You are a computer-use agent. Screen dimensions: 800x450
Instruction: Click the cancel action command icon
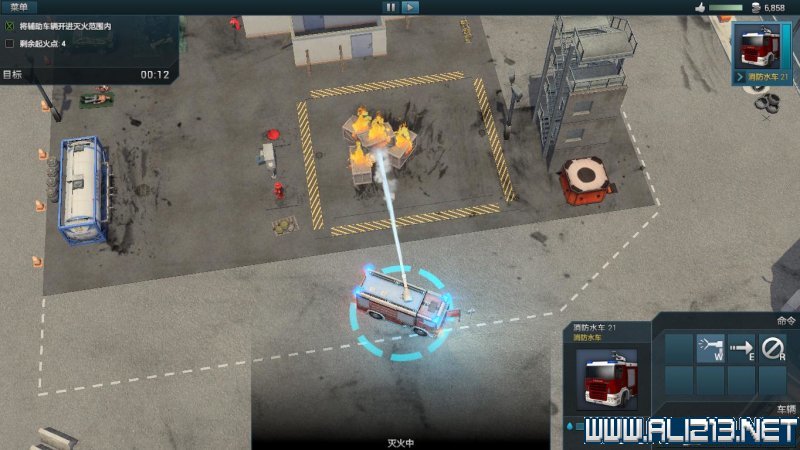pyautogui.click(x=772, y=348)
